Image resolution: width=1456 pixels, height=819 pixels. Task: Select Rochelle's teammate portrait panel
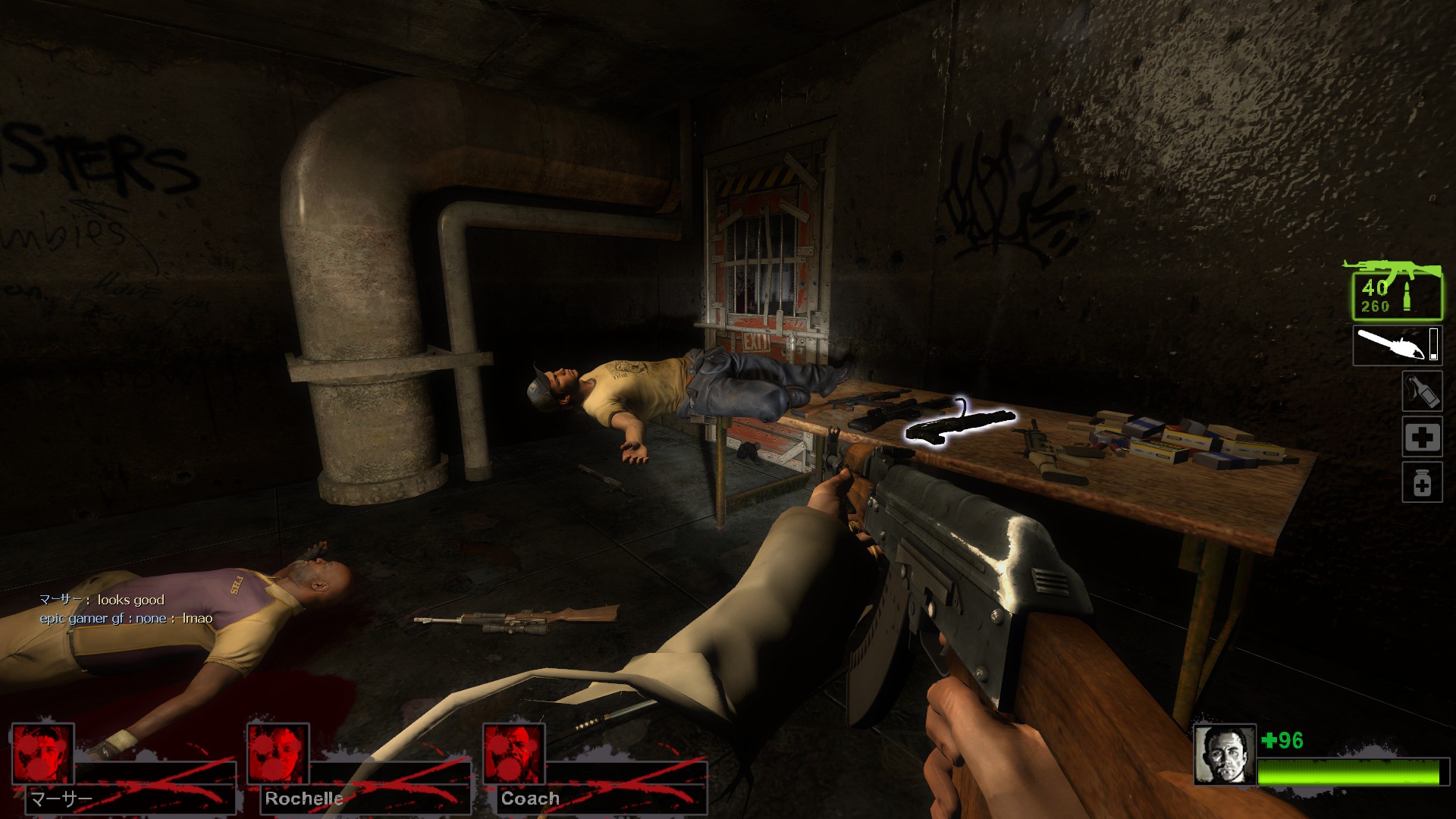point(278,754)
